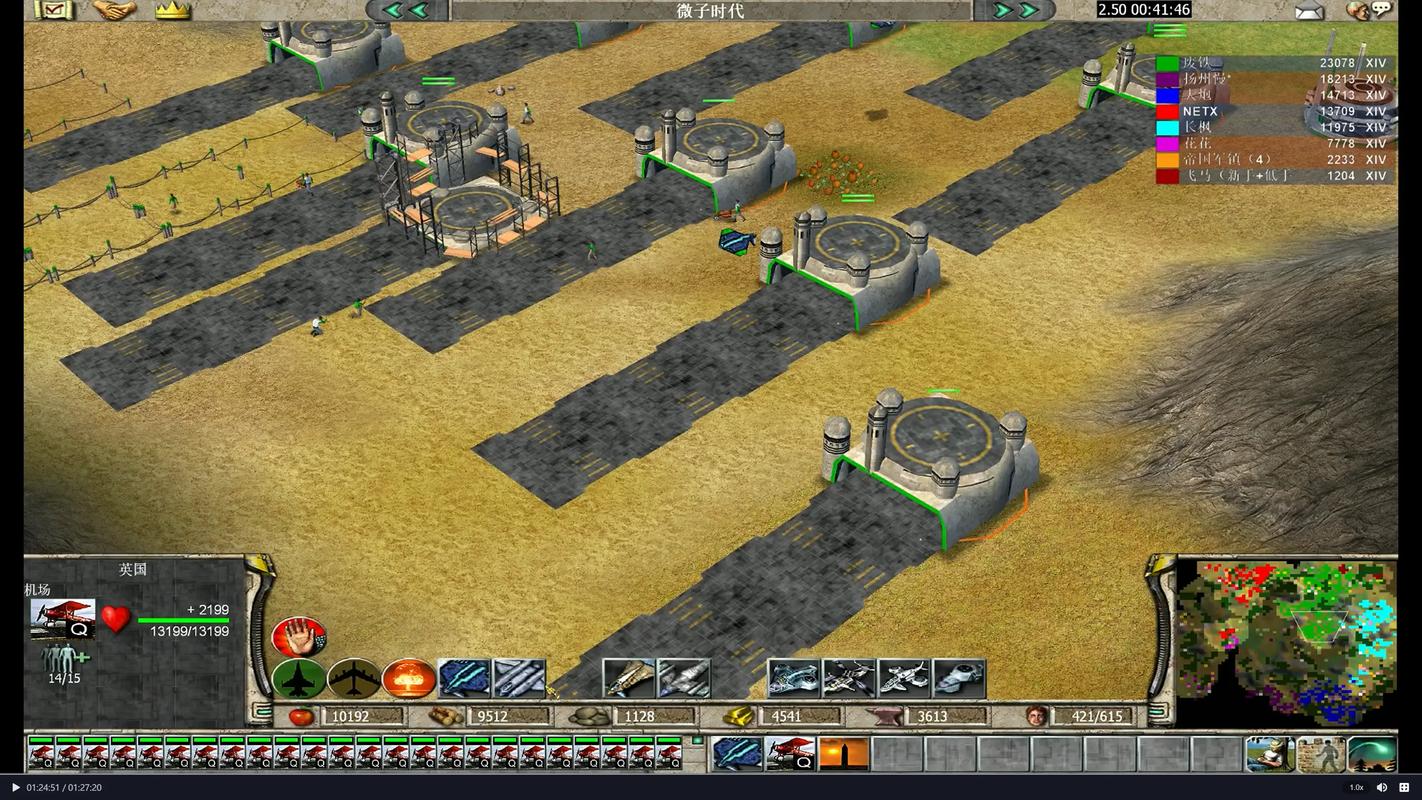Open the gold crown icon
The height and width of the screenshot is (800, 1422).
[x=172, y=11]
